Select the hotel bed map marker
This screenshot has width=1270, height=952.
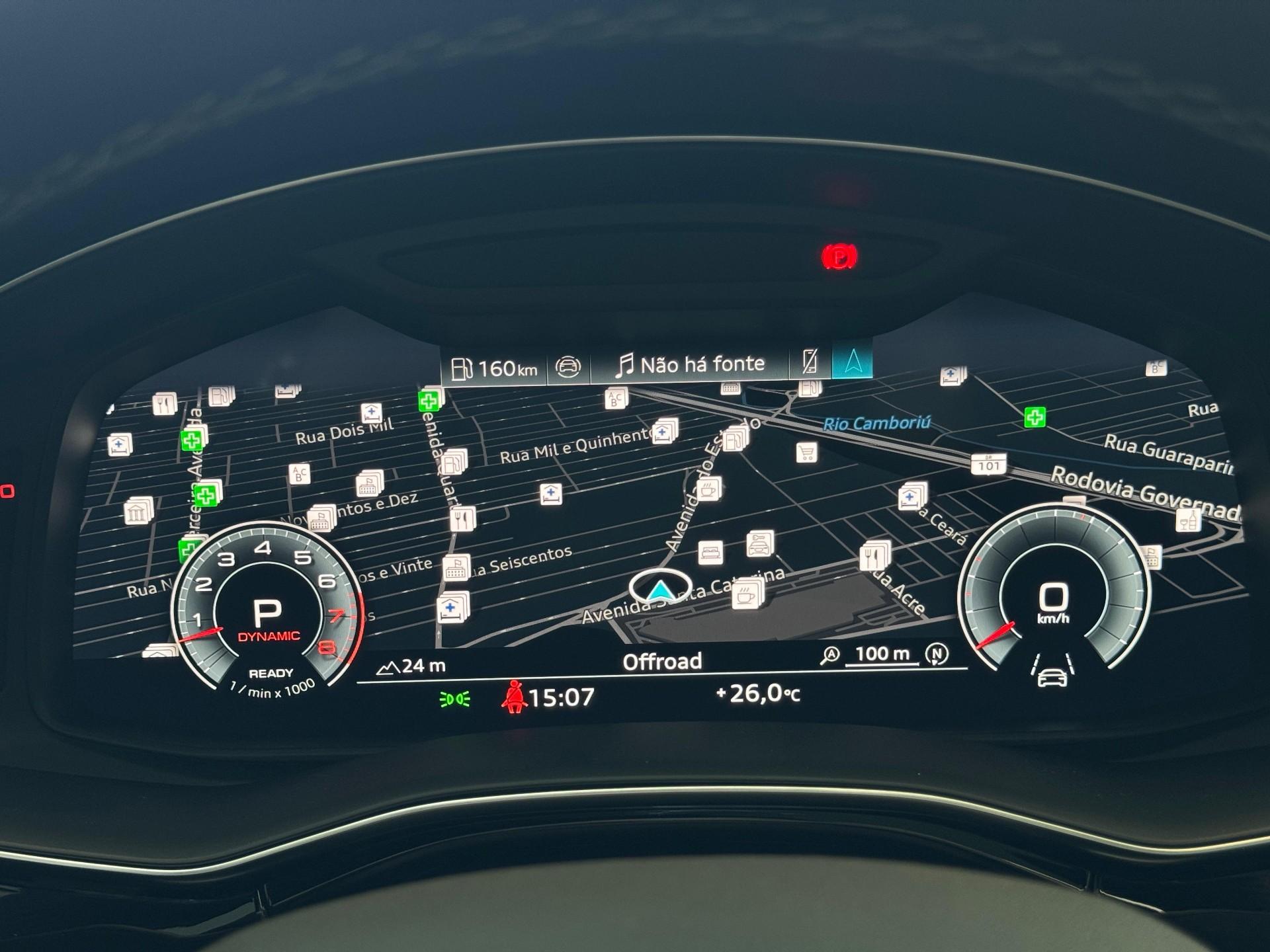point(710,551)
